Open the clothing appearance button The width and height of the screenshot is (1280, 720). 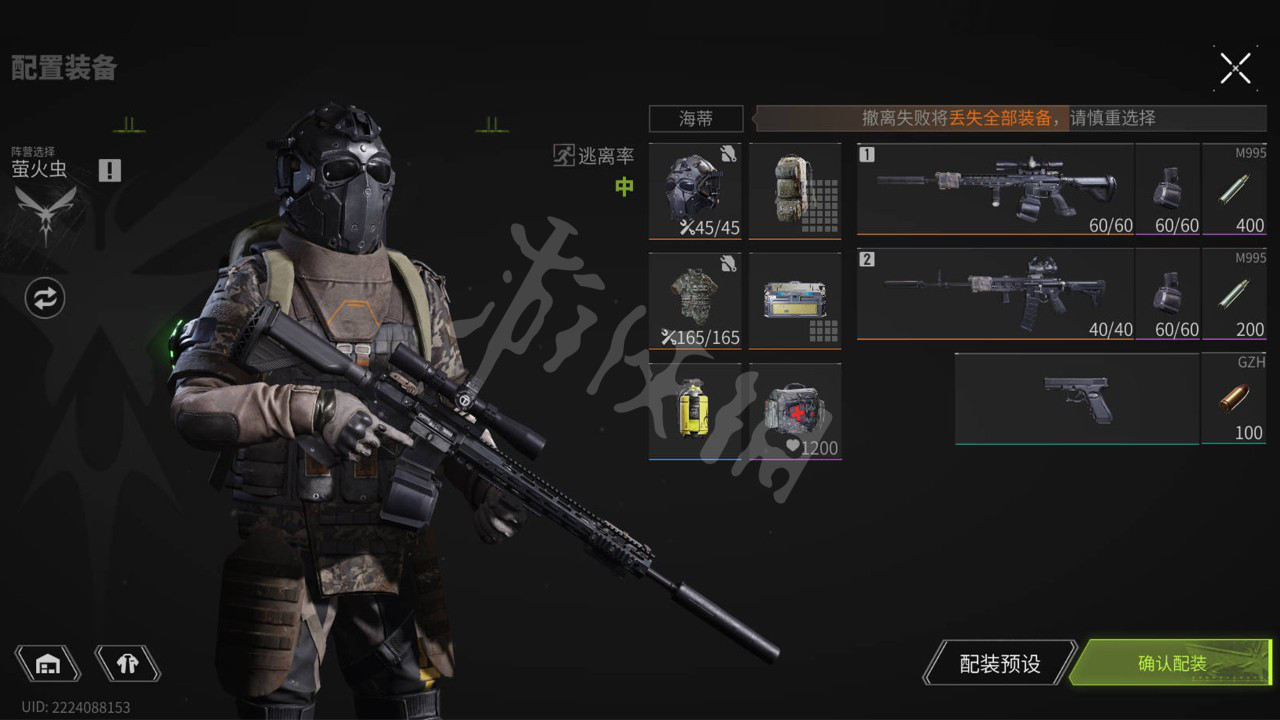tap(127, 663)
